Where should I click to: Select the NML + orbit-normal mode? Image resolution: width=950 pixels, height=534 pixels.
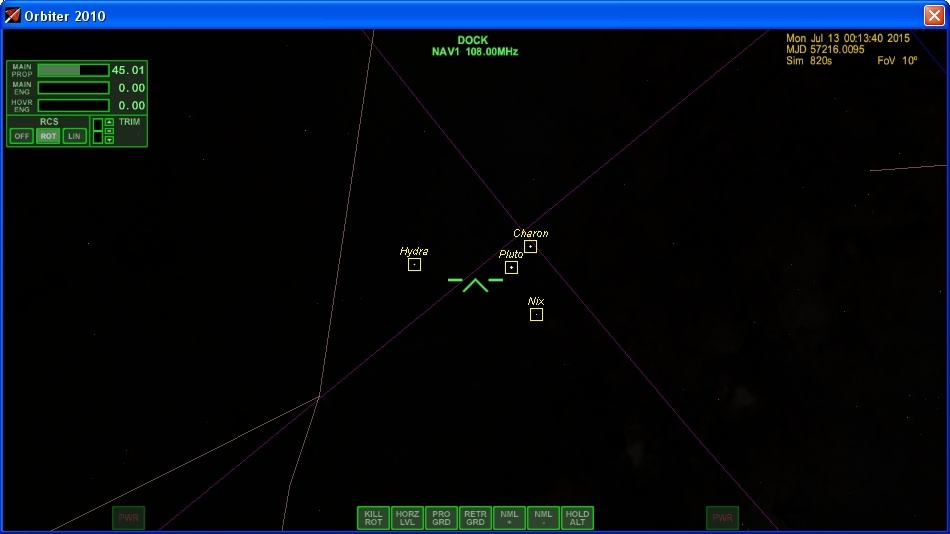click(509, 518)
